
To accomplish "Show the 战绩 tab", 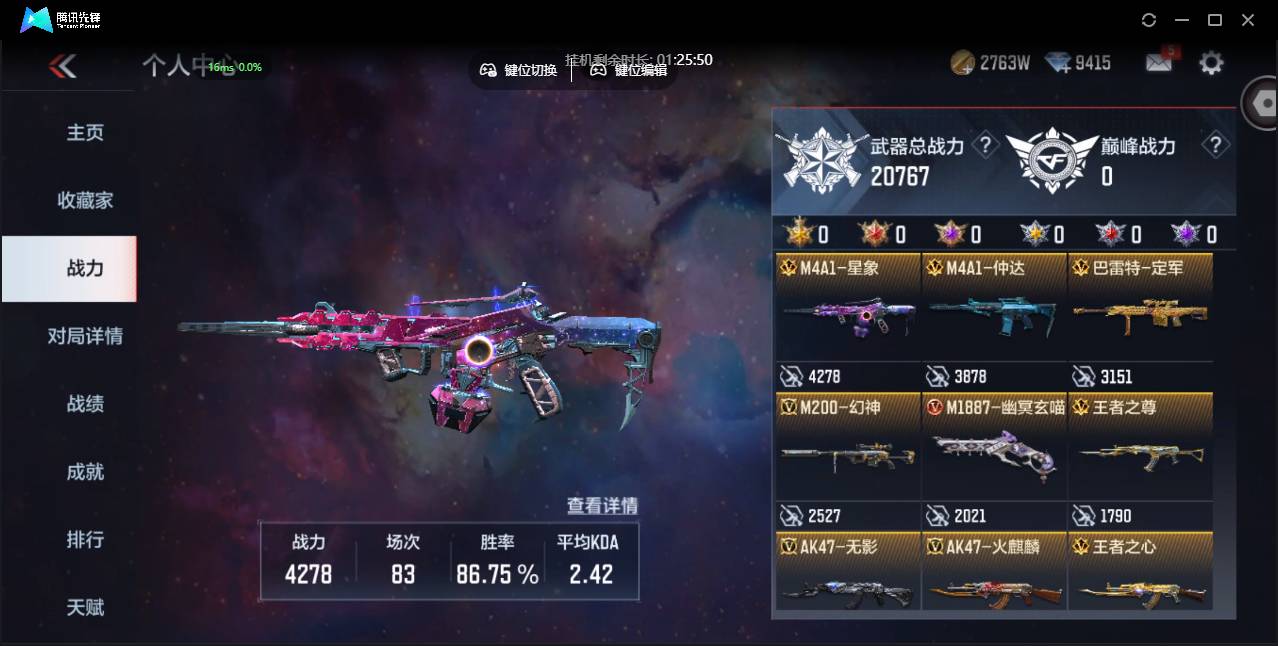I will 85,404.
